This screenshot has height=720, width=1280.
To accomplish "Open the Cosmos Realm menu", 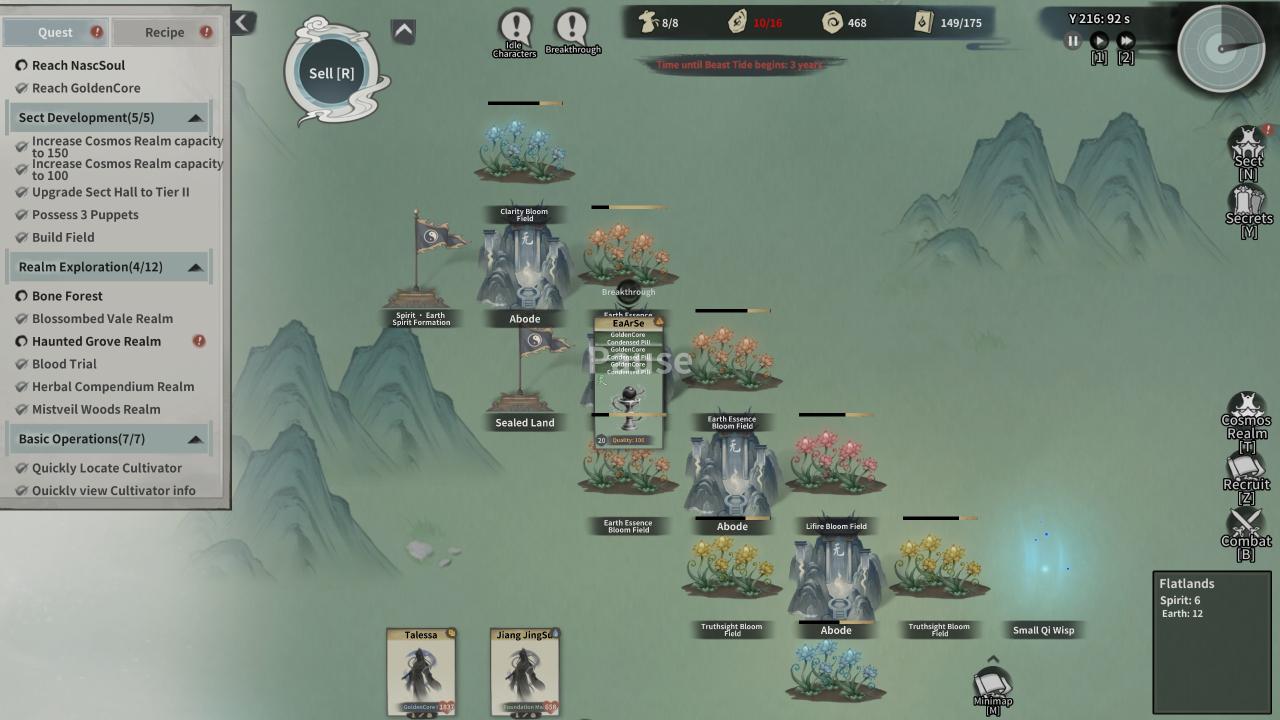I will point(1246,420).
